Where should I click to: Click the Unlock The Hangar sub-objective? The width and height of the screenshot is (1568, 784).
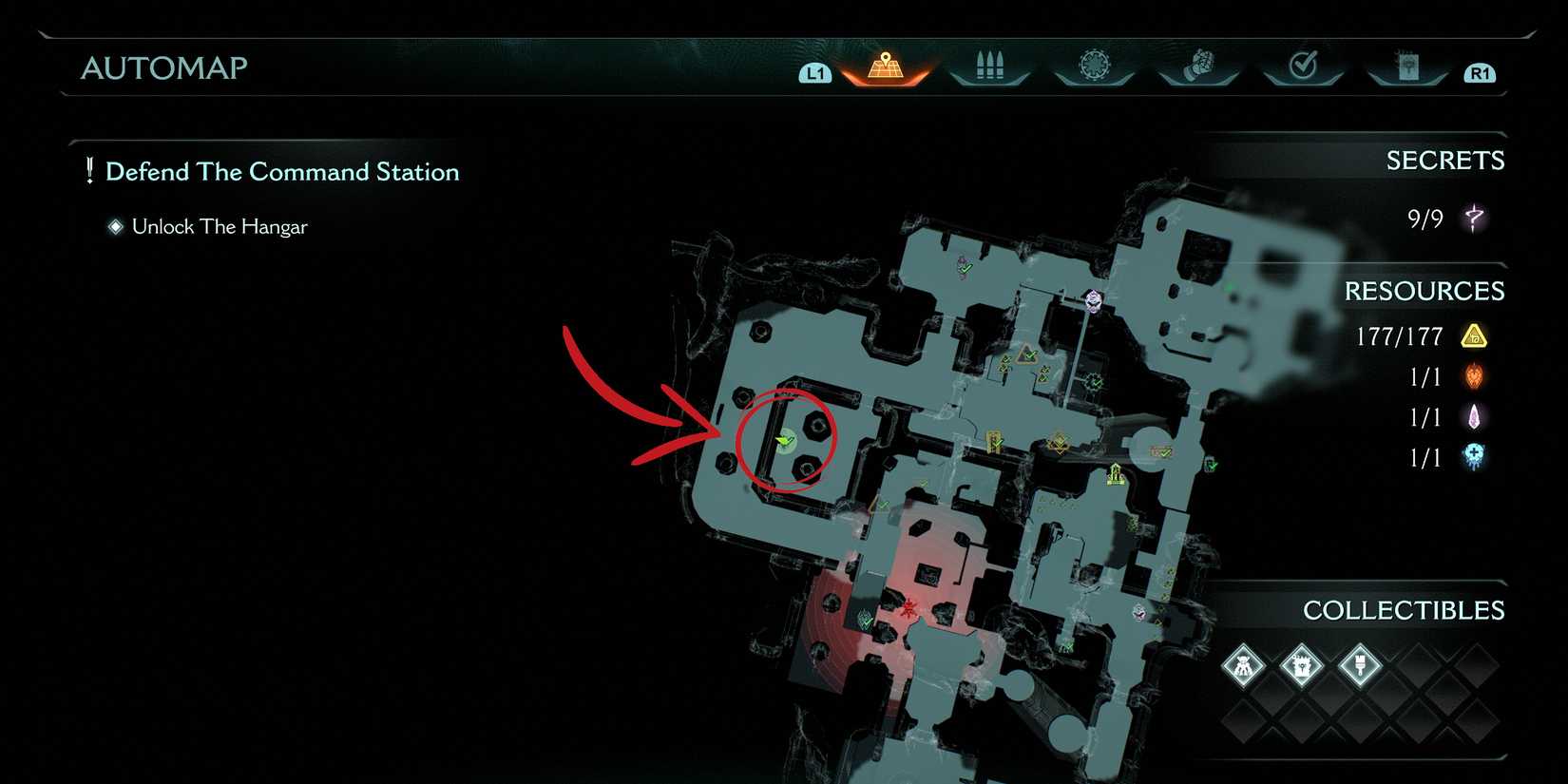[x=220, y=226]
